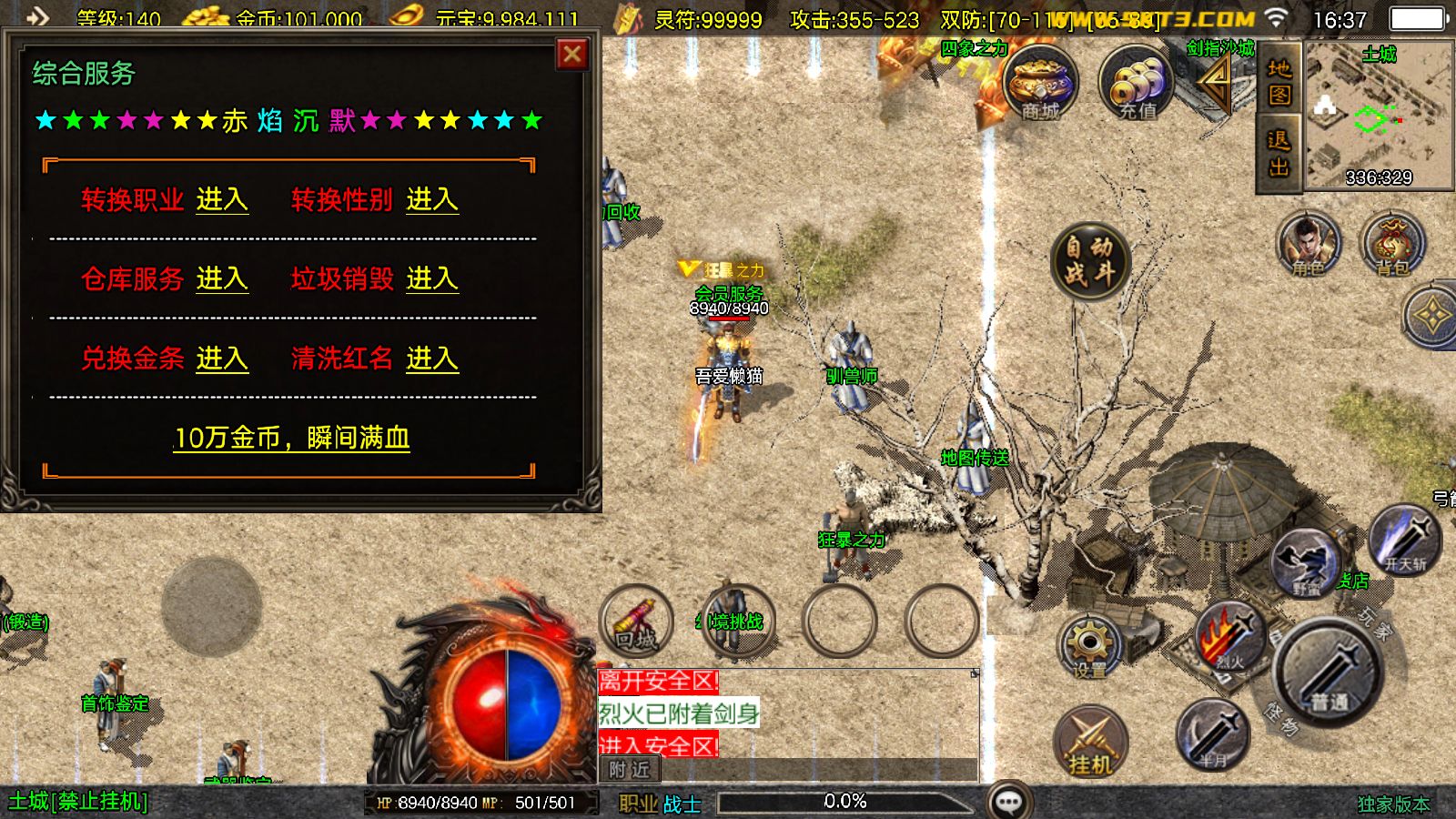Open the 地图 map button
Screen dimensions: 1456x819
pyautogui.click(x=1279, y=82)
